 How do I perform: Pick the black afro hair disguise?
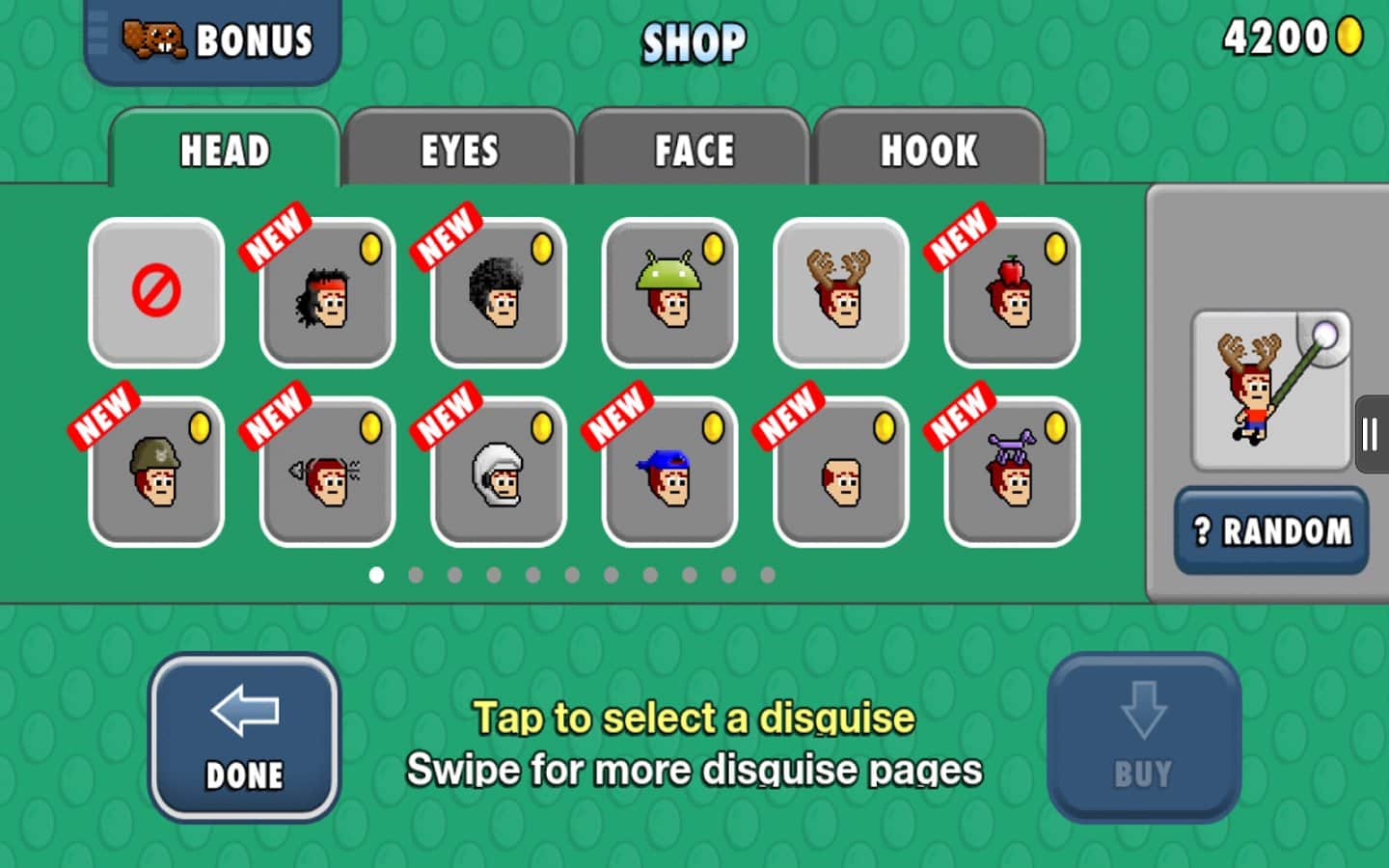[x=499, y=292]
